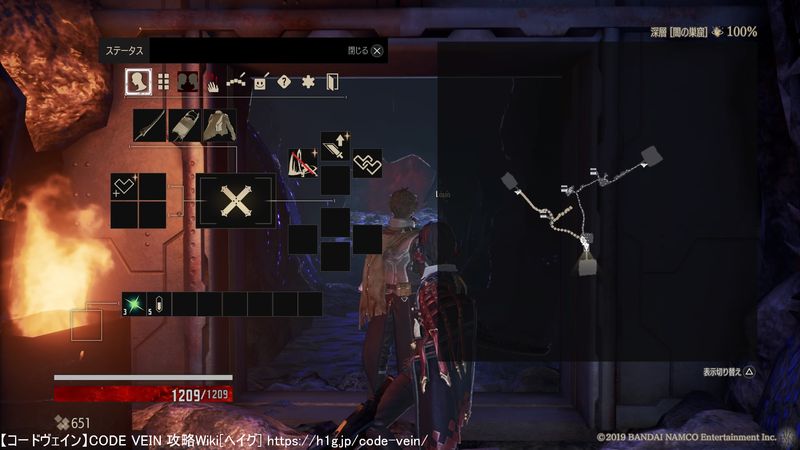
Task: Open the gear settings tab
Action: tap(308, 82)
